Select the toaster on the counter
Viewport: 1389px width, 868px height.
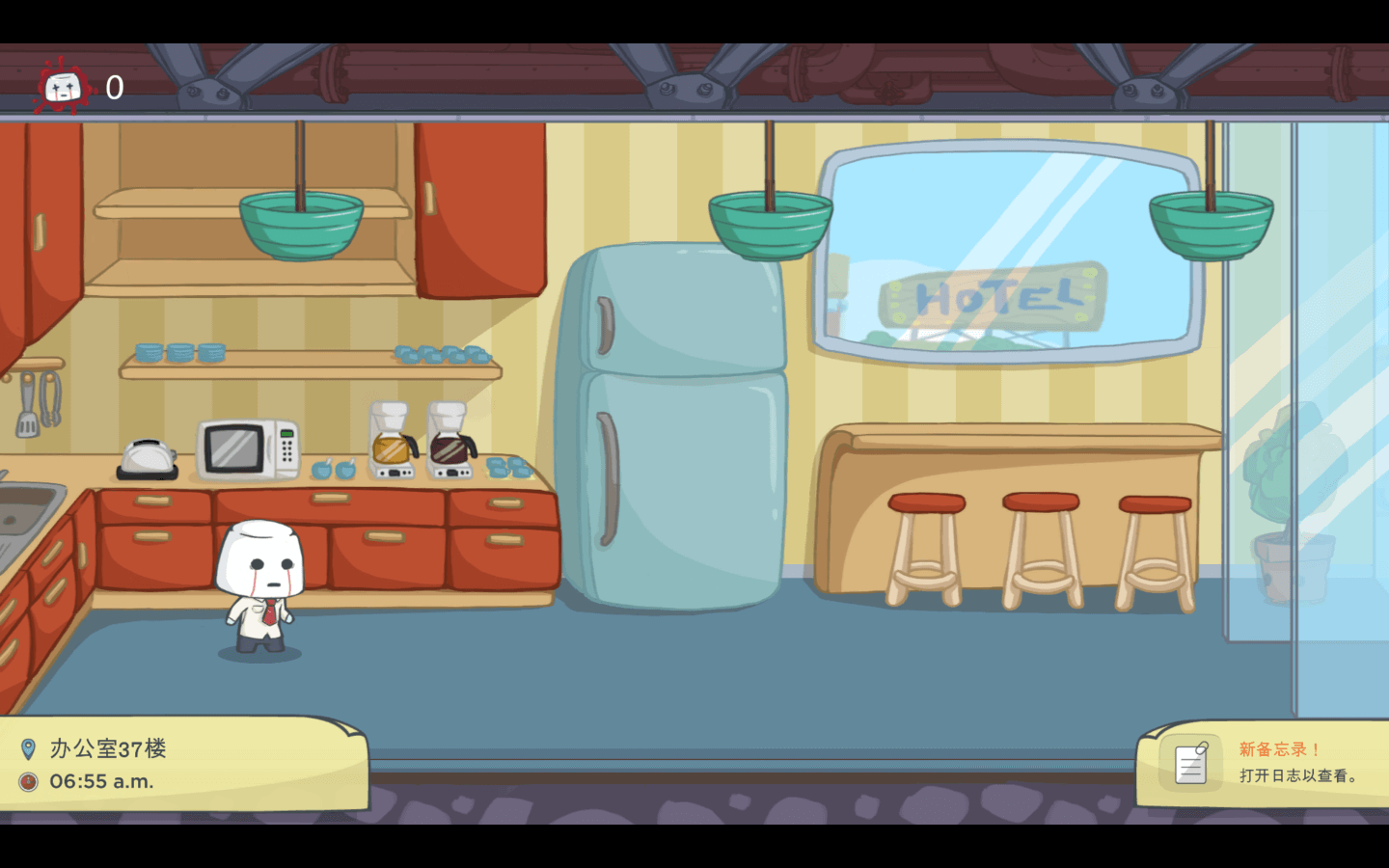(147, 456)
